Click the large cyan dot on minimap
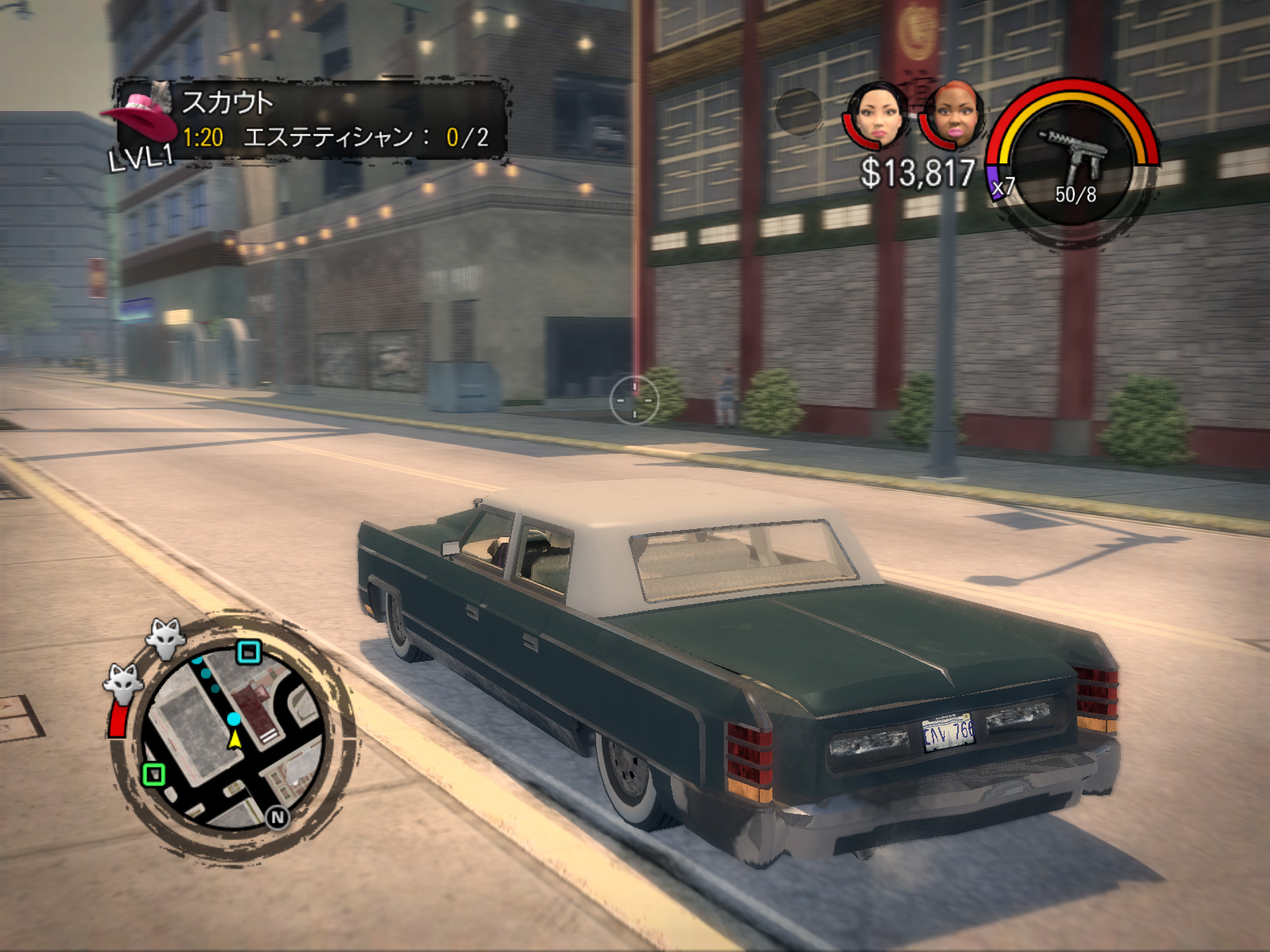The height and width of the screenshot is (952, 1270). [233, 719]
